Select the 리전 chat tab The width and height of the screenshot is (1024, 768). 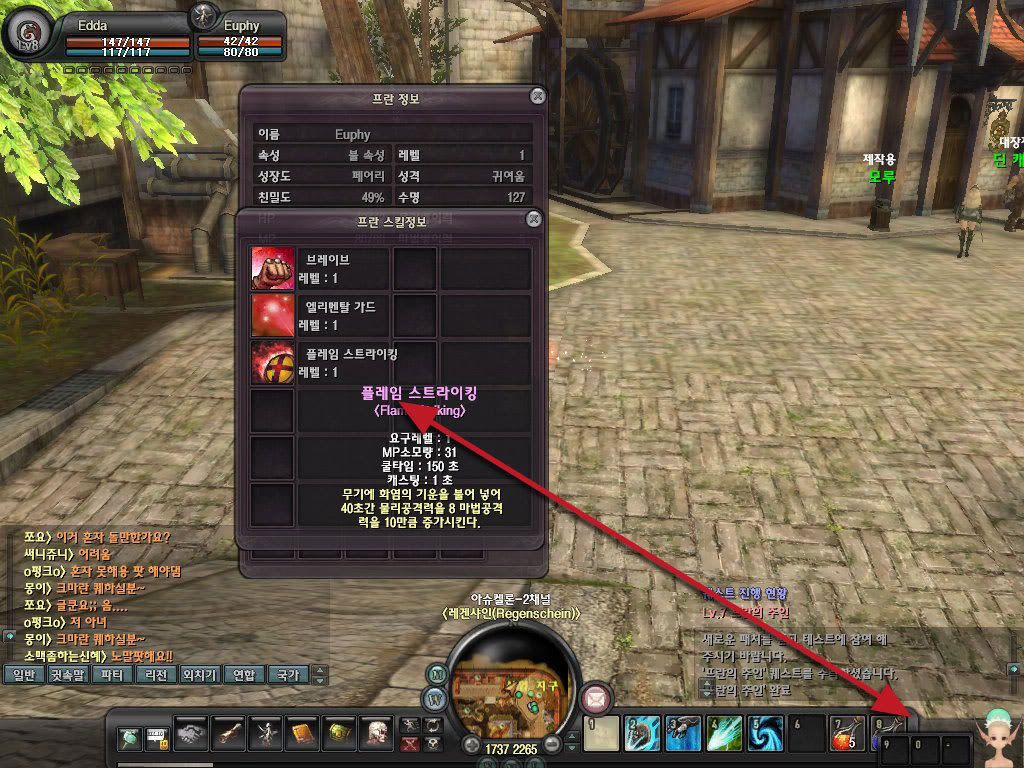tap(156, 675)
